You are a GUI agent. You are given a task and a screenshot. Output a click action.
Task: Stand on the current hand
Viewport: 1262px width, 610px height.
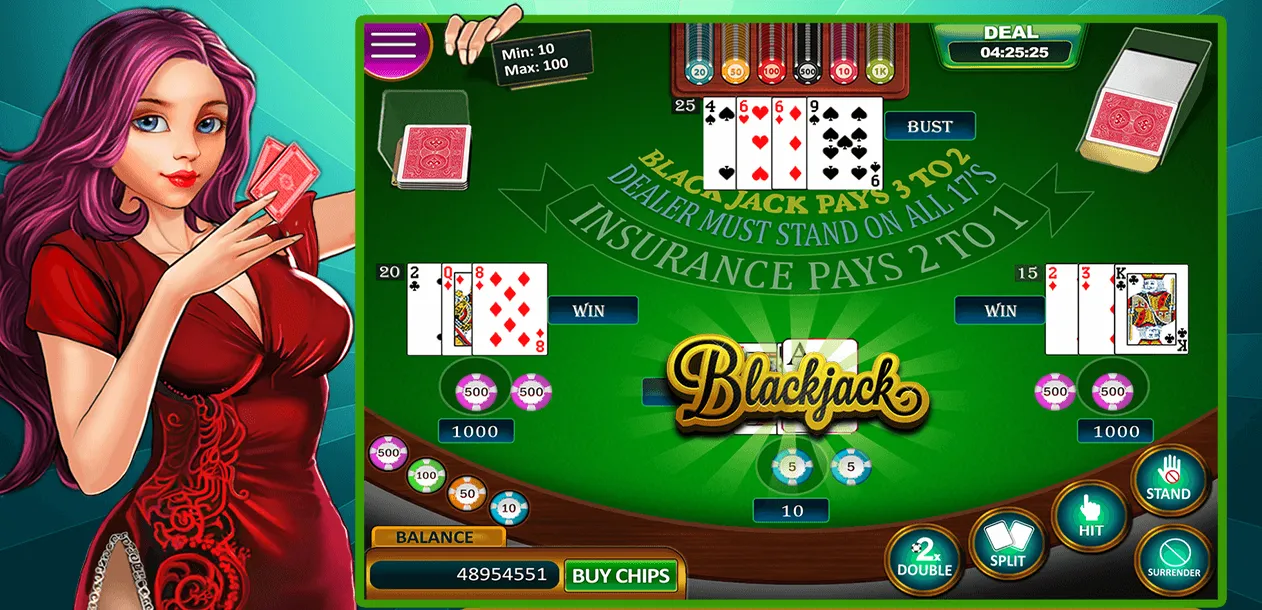coord(1168,481)
